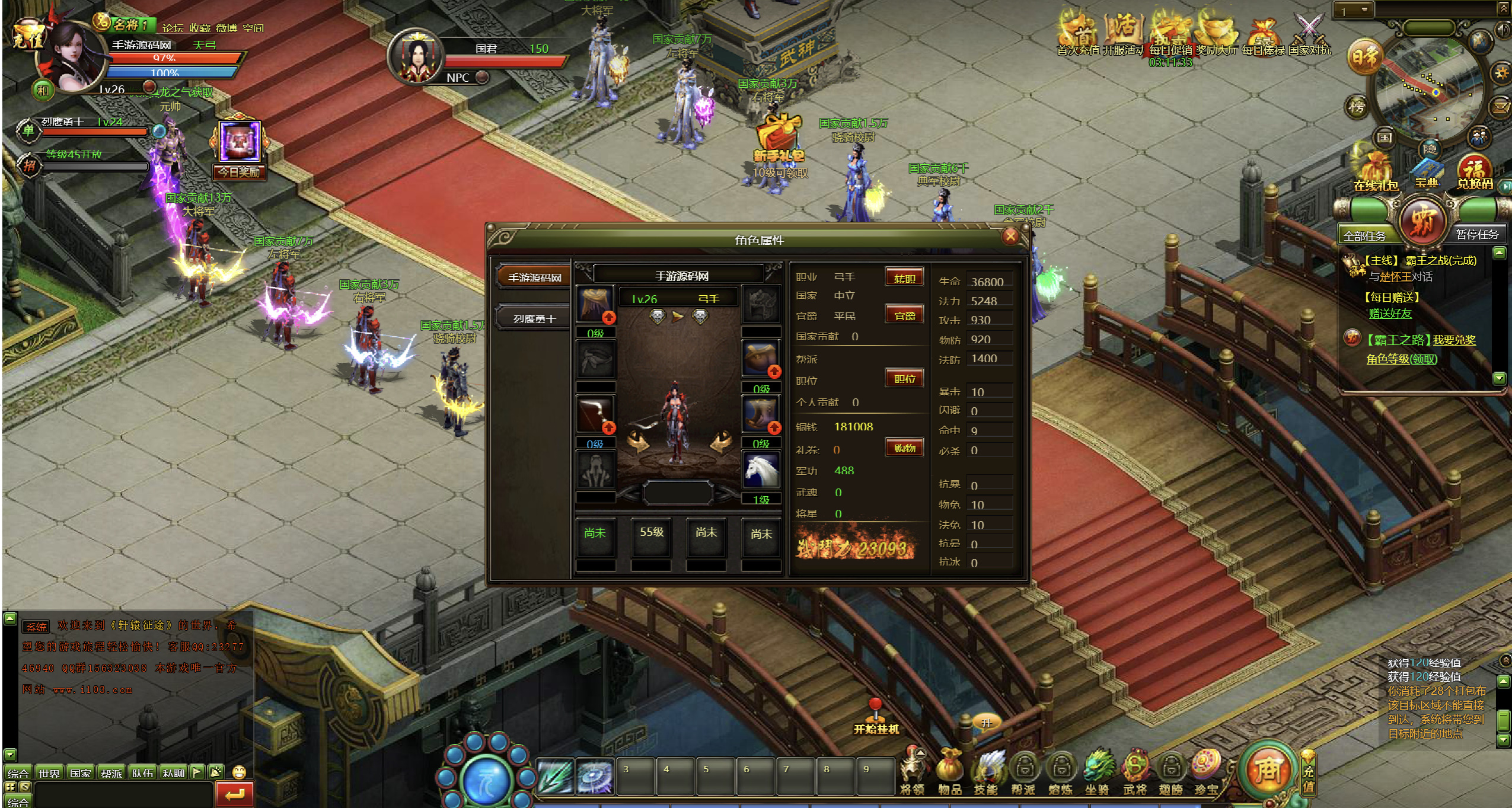The image size is (1512, 808).
Task: Start auto-battle with 开始挂机
Action: (876, 718)
